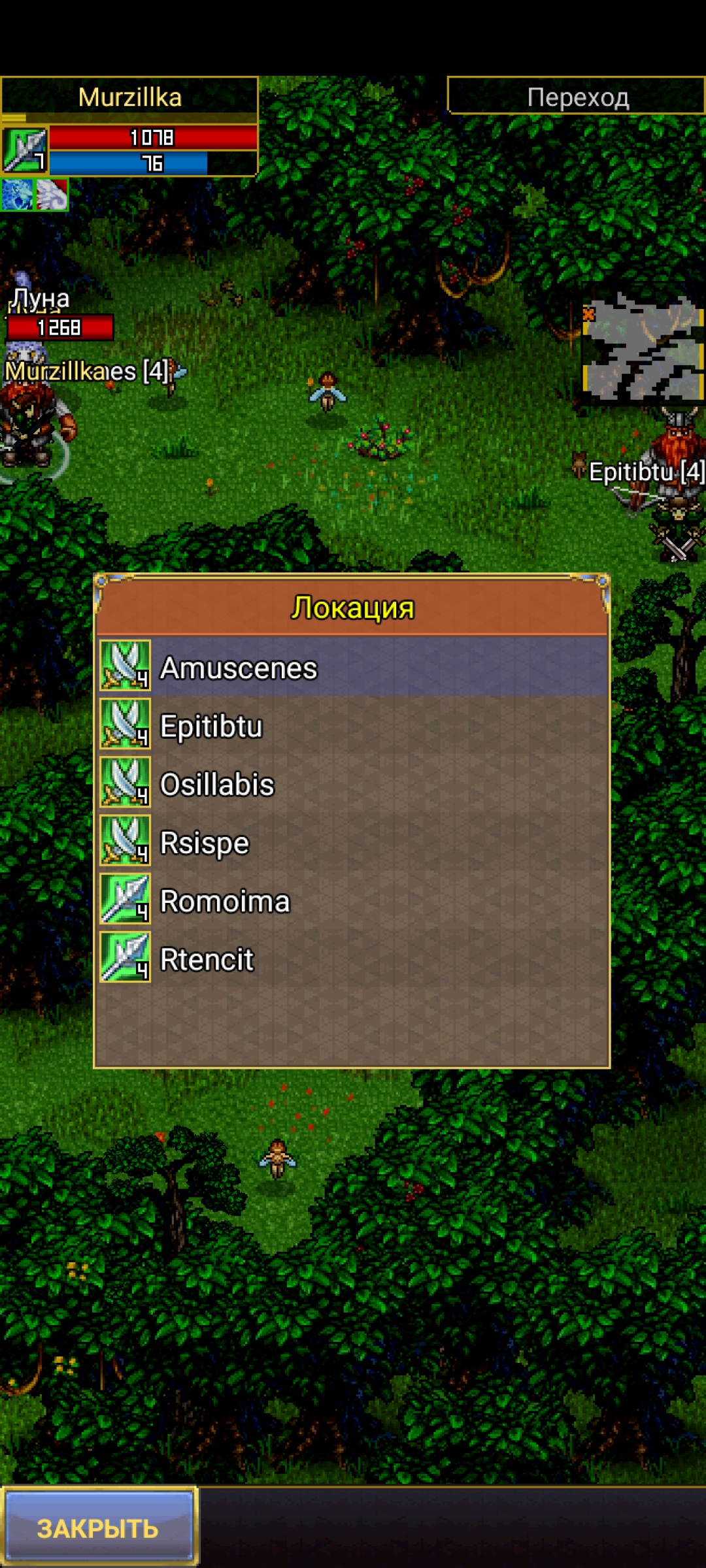Open the Murzillka player name panel
The image size is (706, 1568).
pos(129,97)
